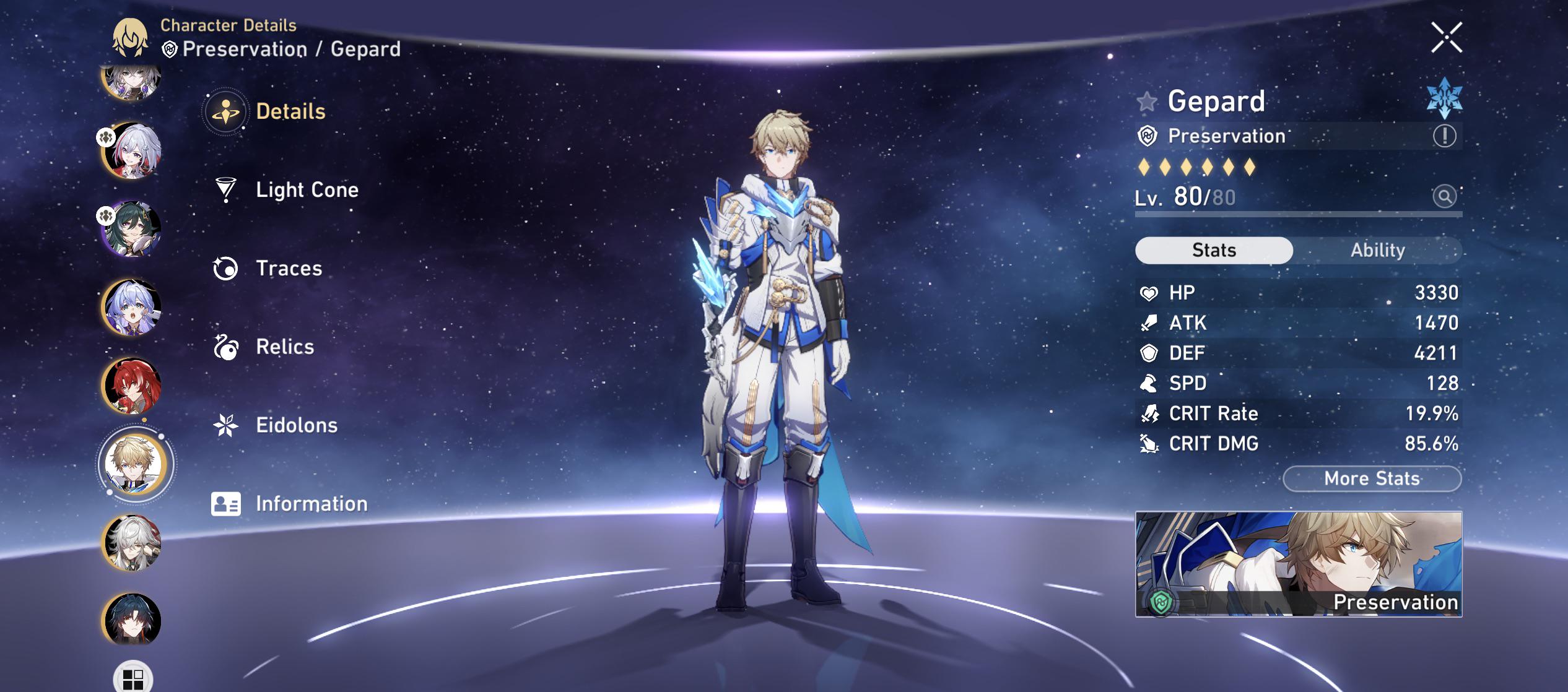Open the Traces menu
This screenshot has width=1568, height=692.
pyautogui.click(x=289, y=268)
